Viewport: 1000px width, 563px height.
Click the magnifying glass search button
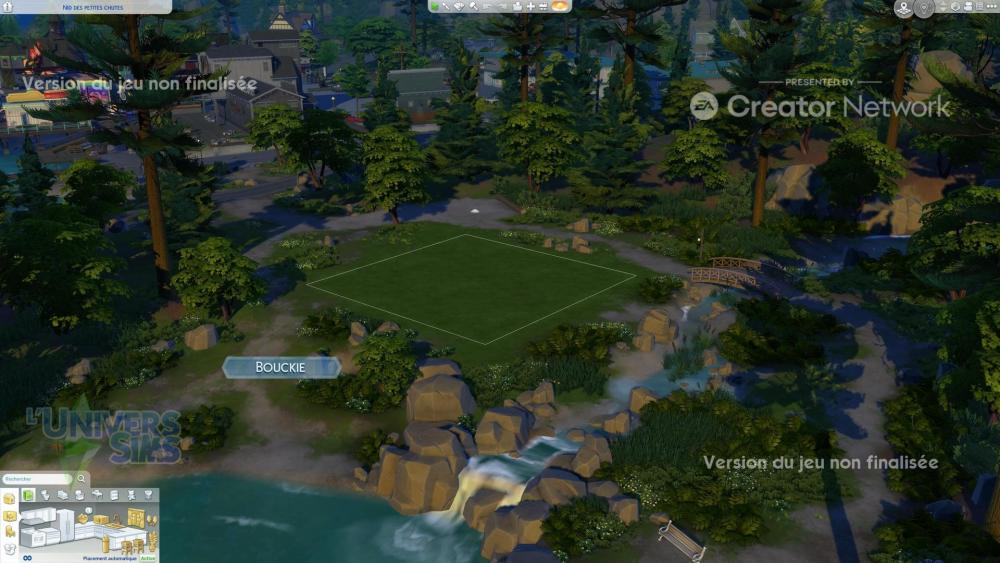point(82,479)
